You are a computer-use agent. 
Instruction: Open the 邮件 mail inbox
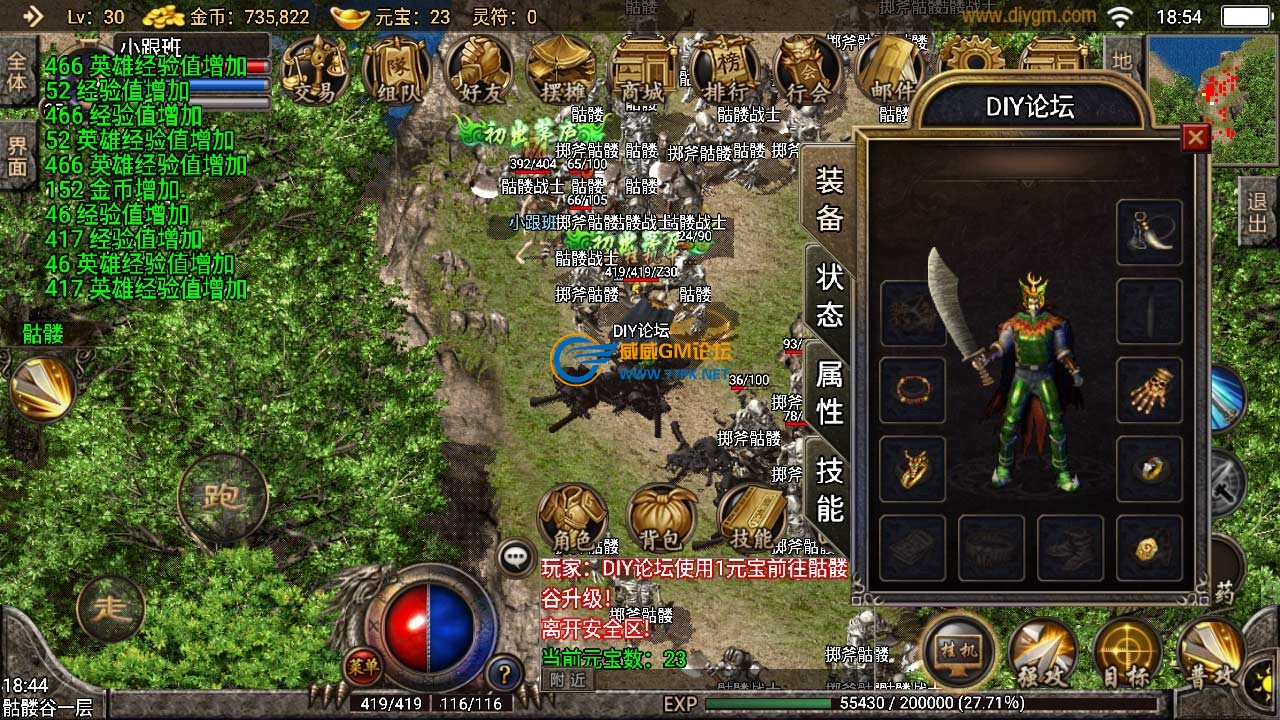coord(889,70)
